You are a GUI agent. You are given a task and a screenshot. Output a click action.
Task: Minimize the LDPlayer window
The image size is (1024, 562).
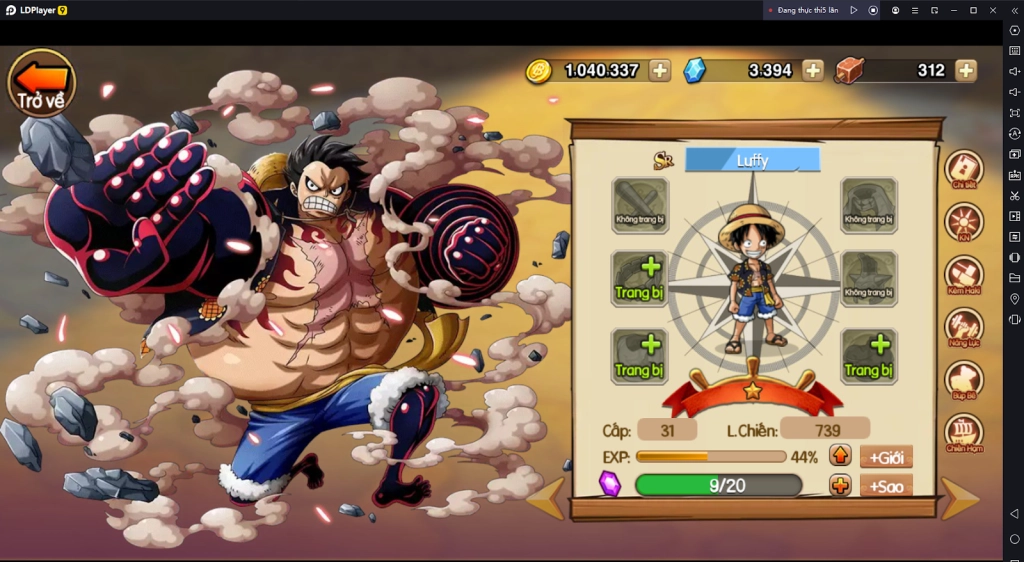(954, 10)
